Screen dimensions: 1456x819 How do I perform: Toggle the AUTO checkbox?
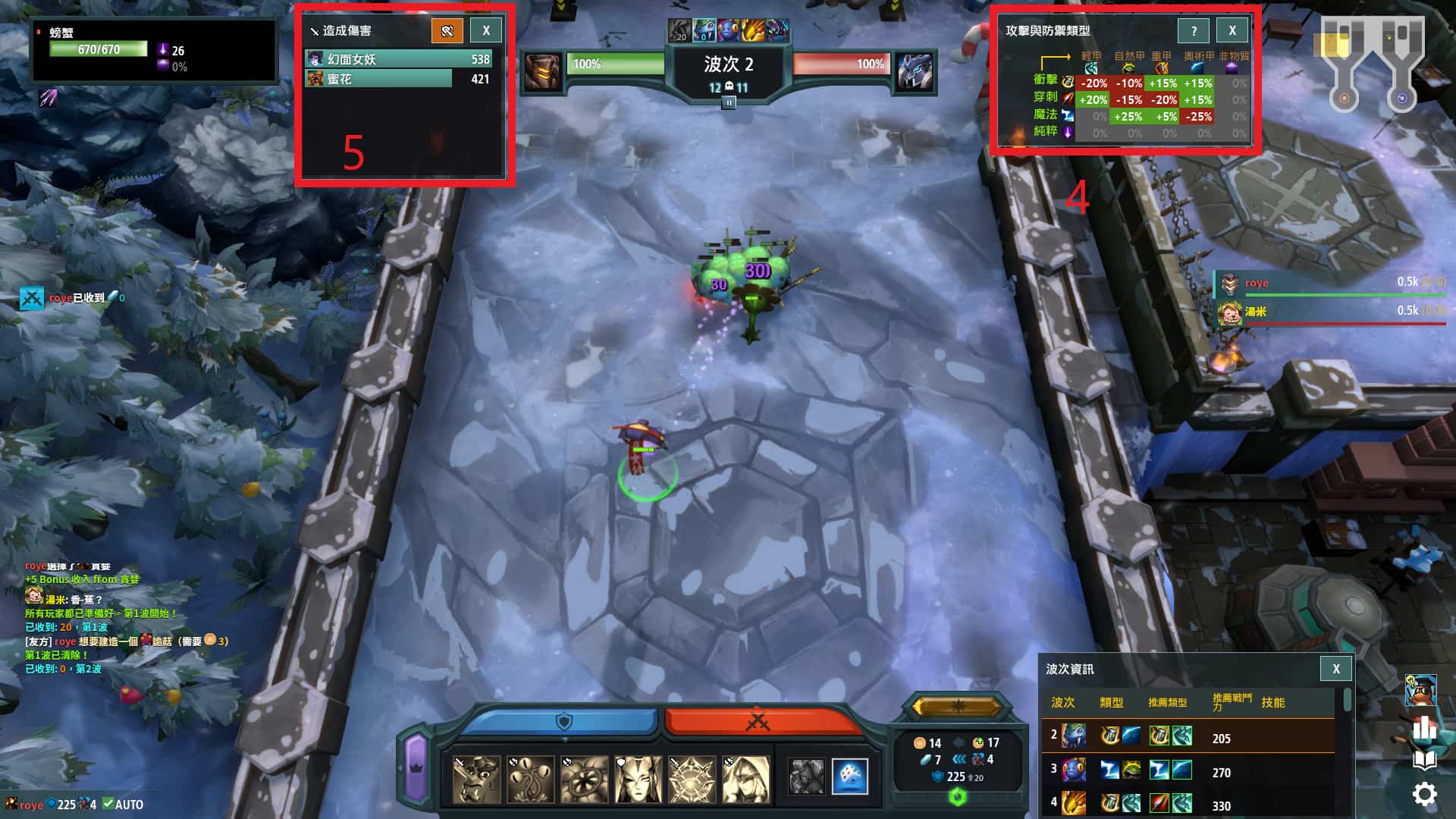108,804
